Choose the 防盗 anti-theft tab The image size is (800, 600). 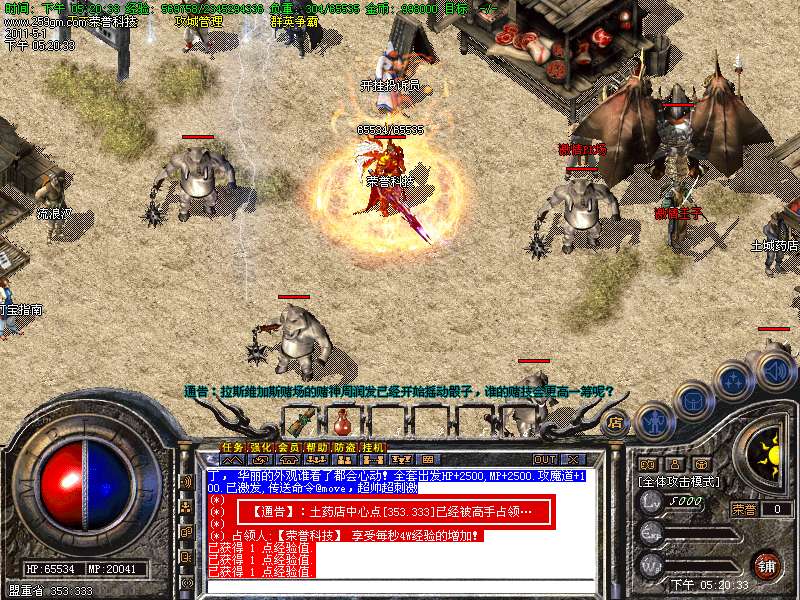point(344,447)
